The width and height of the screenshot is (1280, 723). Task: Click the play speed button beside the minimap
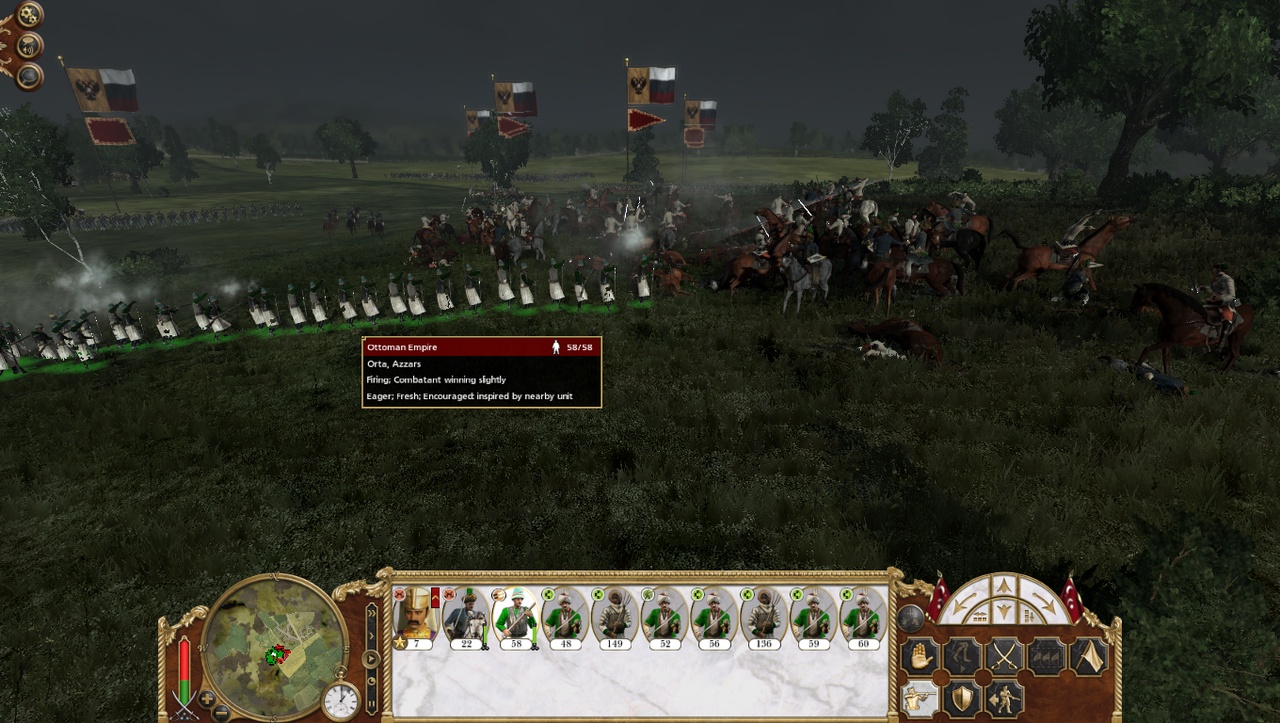[x=371, y=659]
